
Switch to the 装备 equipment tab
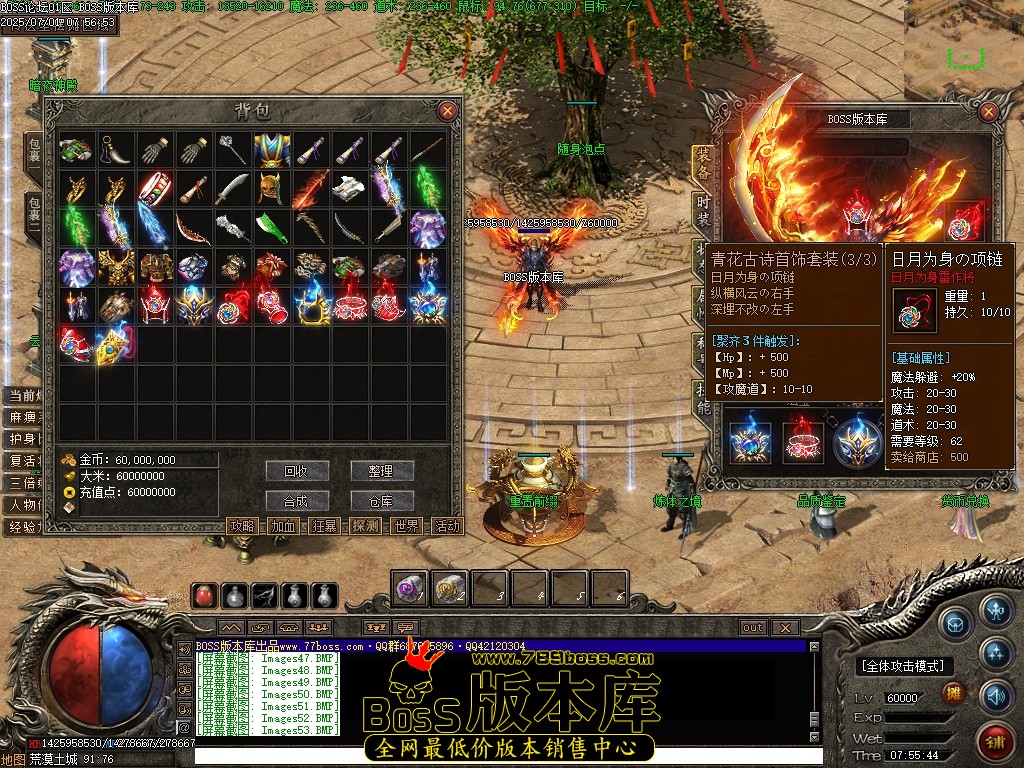704,160
